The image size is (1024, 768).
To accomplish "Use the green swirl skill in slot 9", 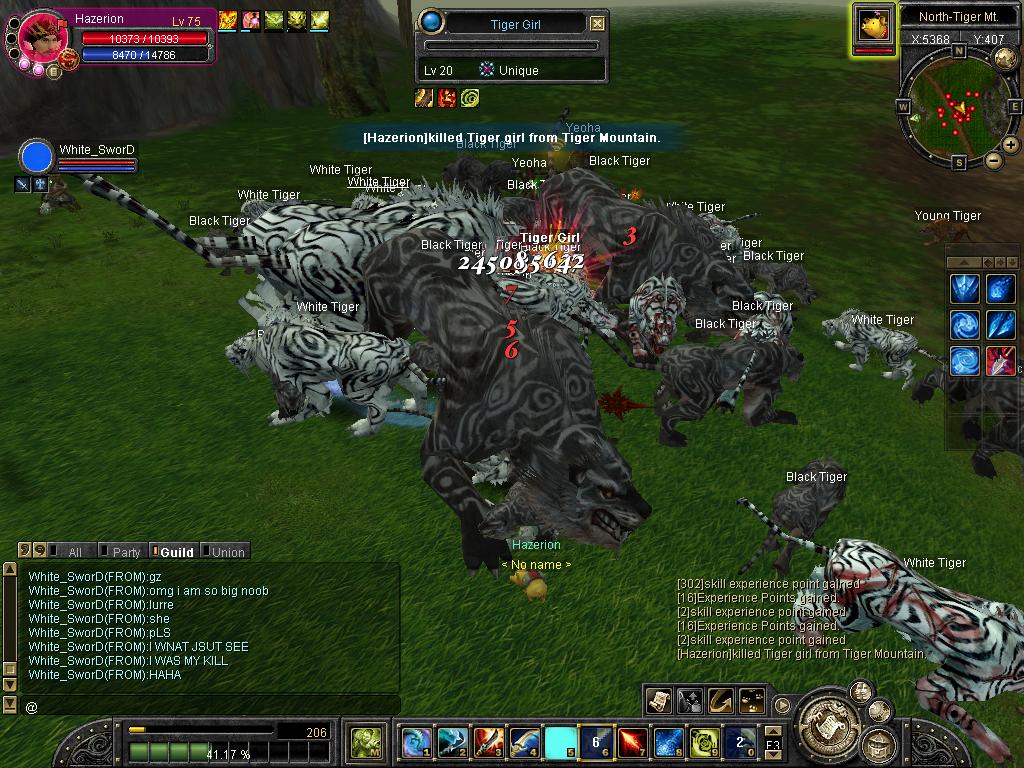I will point(704,743).
